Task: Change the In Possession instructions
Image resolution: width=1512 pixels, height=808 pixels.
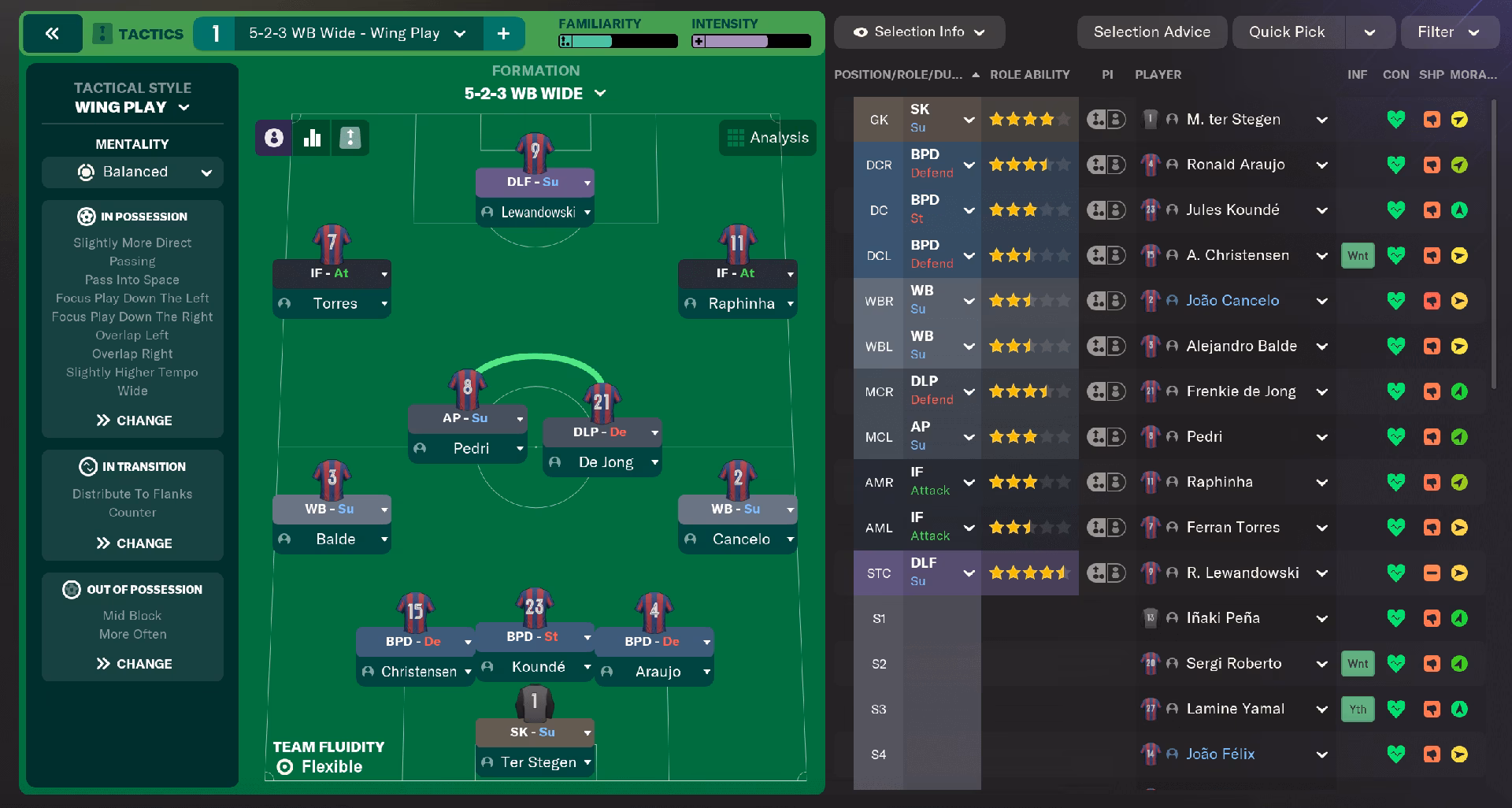Action: point(133,421)
